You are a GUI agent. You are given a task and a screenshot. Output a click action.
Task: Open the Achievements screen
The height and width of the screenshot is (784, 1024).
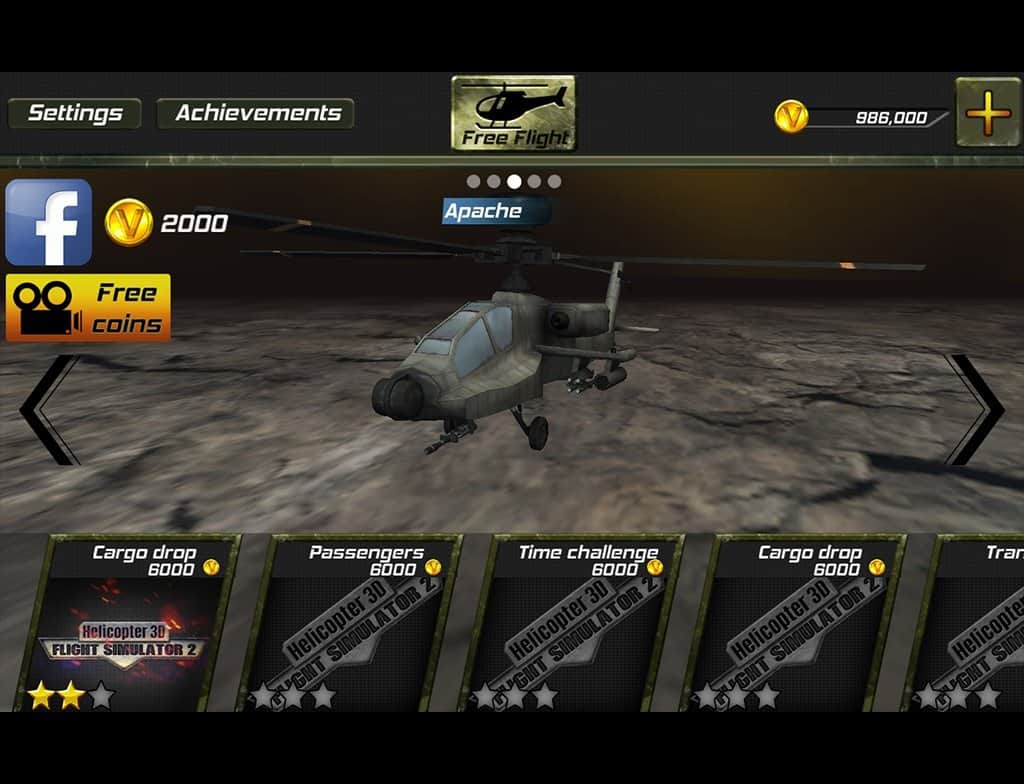[x=257, y=113]
